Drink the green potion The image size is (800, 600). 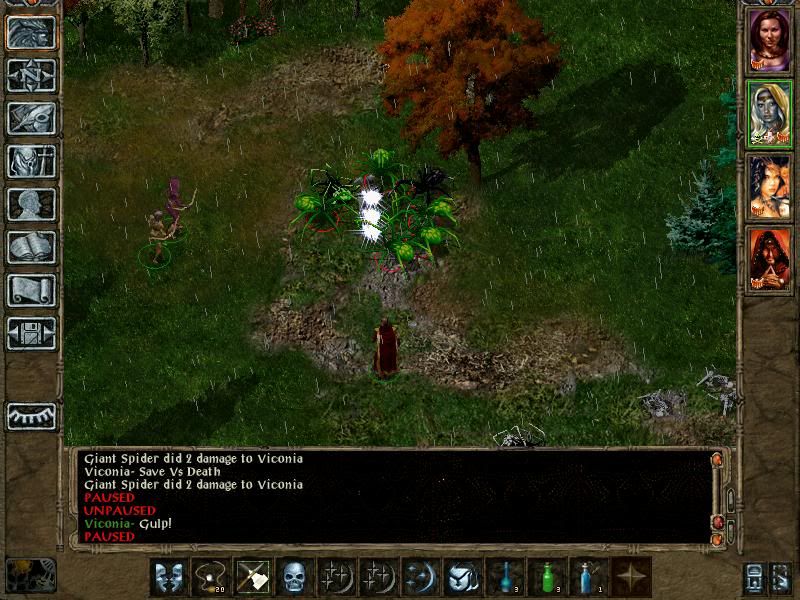pyautogui.click(x=547, y=576)
